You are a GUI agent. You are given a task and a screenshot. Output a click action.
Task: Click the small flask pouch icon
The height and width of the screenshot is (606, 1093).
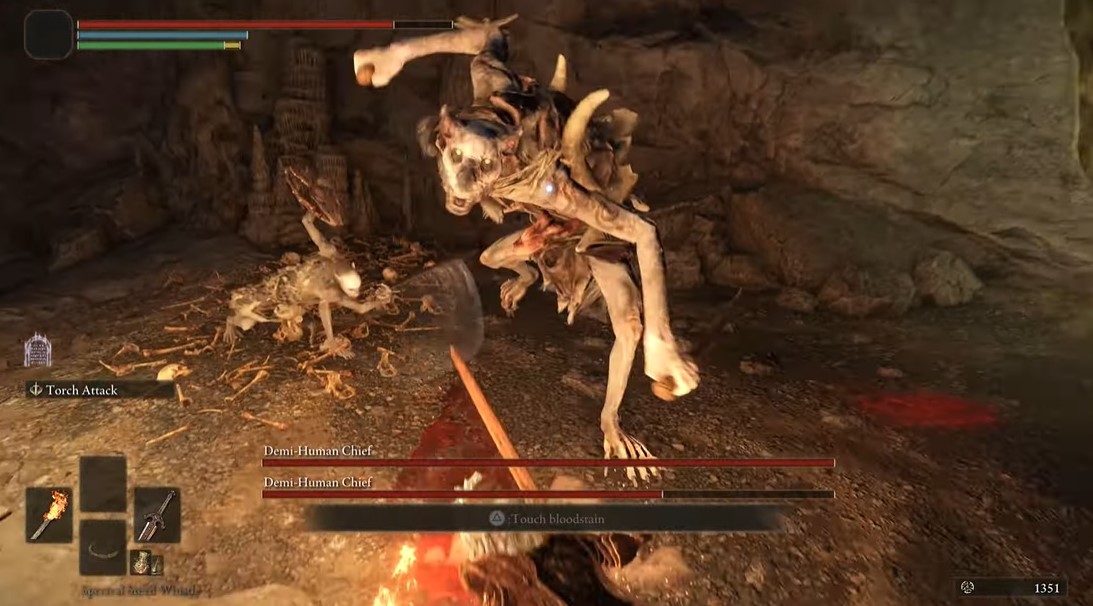145,563
